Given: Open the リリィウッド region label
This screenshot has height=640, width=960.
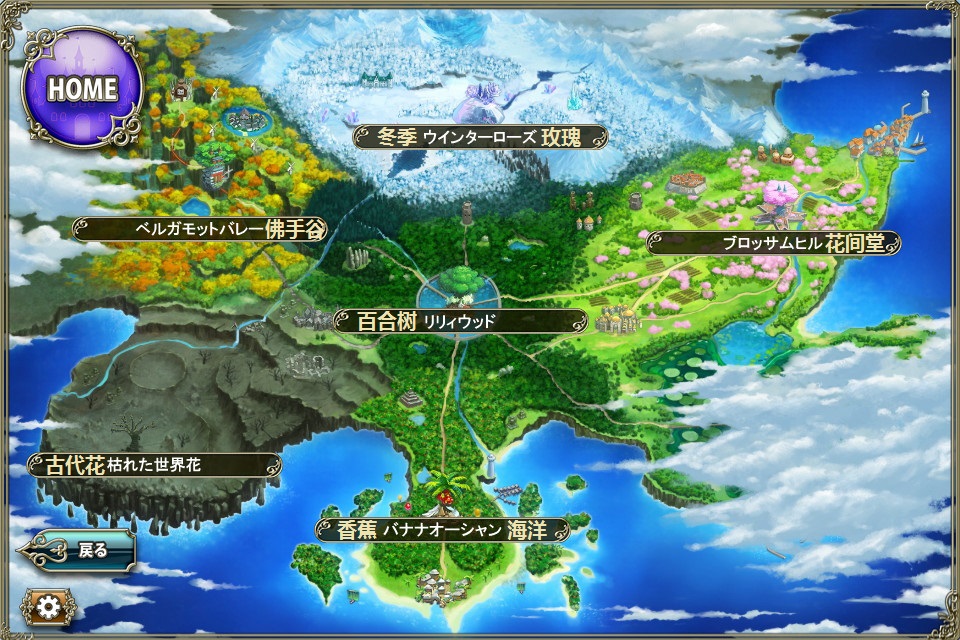Looking at the screenshot, I should point(459,321).
